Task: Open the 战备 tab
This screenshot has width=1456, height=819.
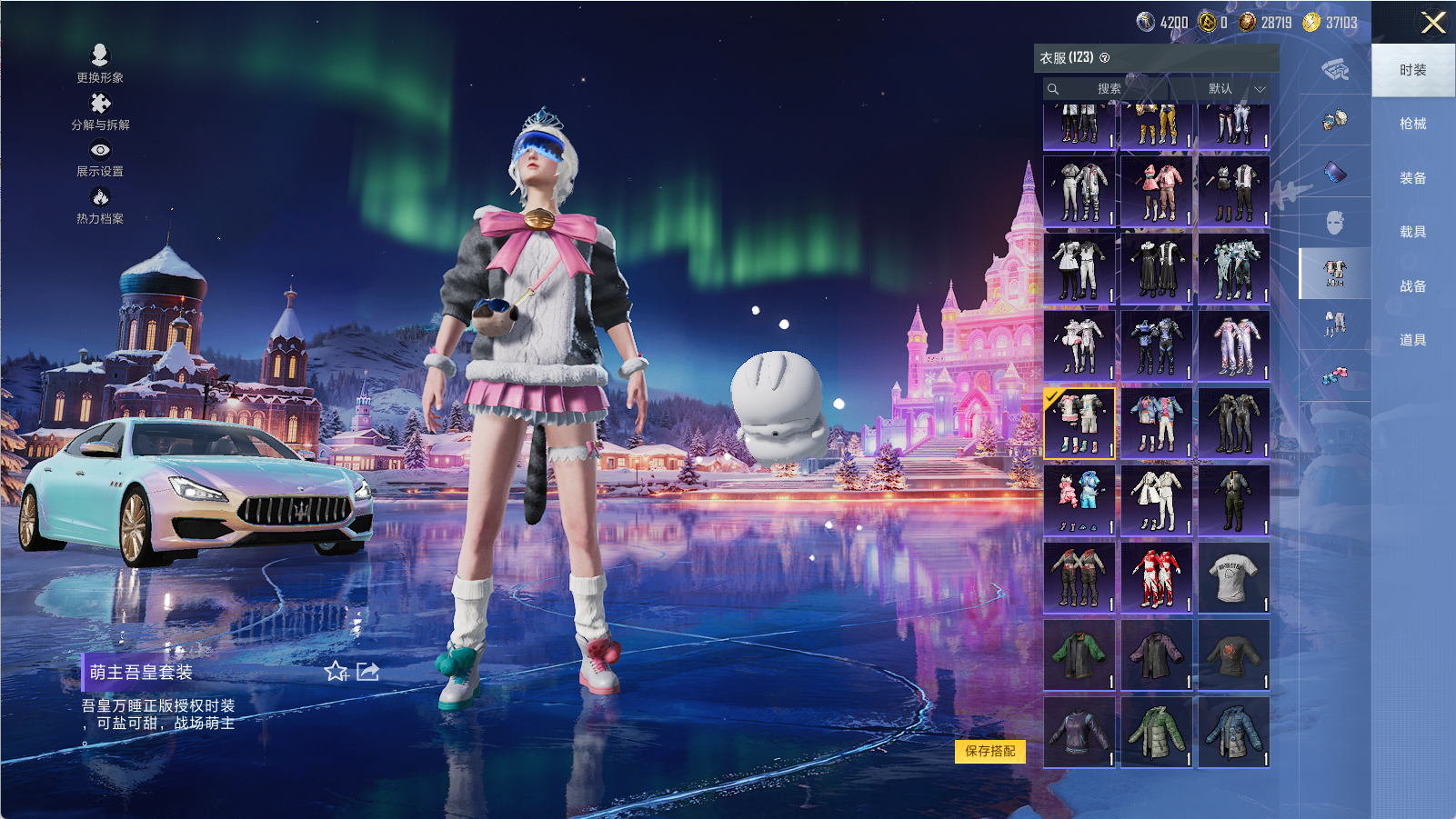Action: pos(1412,286)
